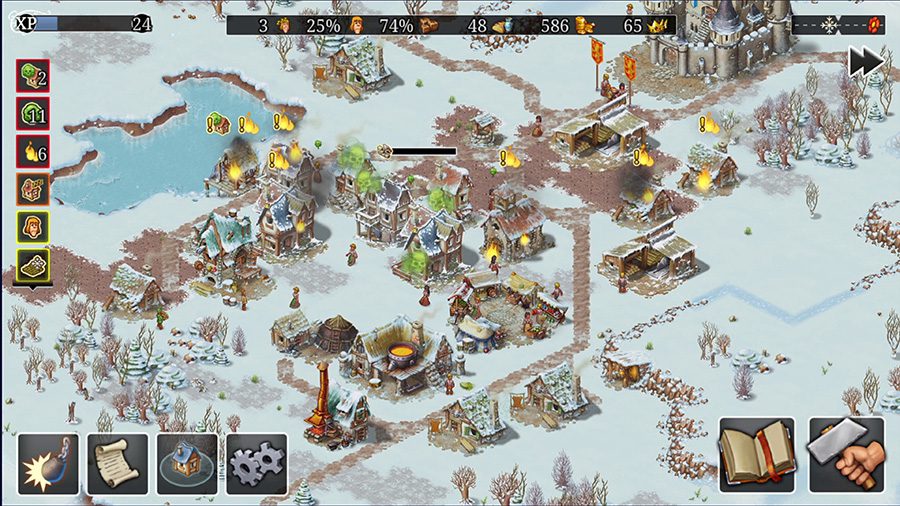Screen dimensions: 900x506
Task: Open the building construction menu
Action: tap(187, 463)
